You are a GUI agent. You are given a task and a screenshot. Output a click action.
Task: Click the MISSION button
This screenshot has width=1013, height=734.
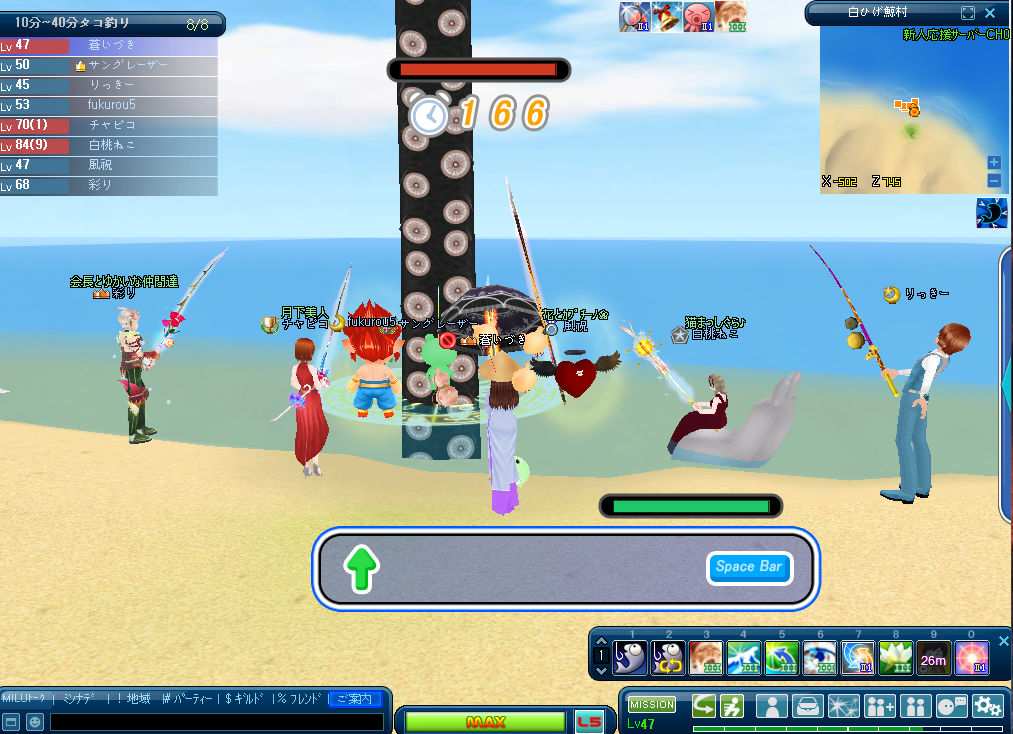(652, 705)
